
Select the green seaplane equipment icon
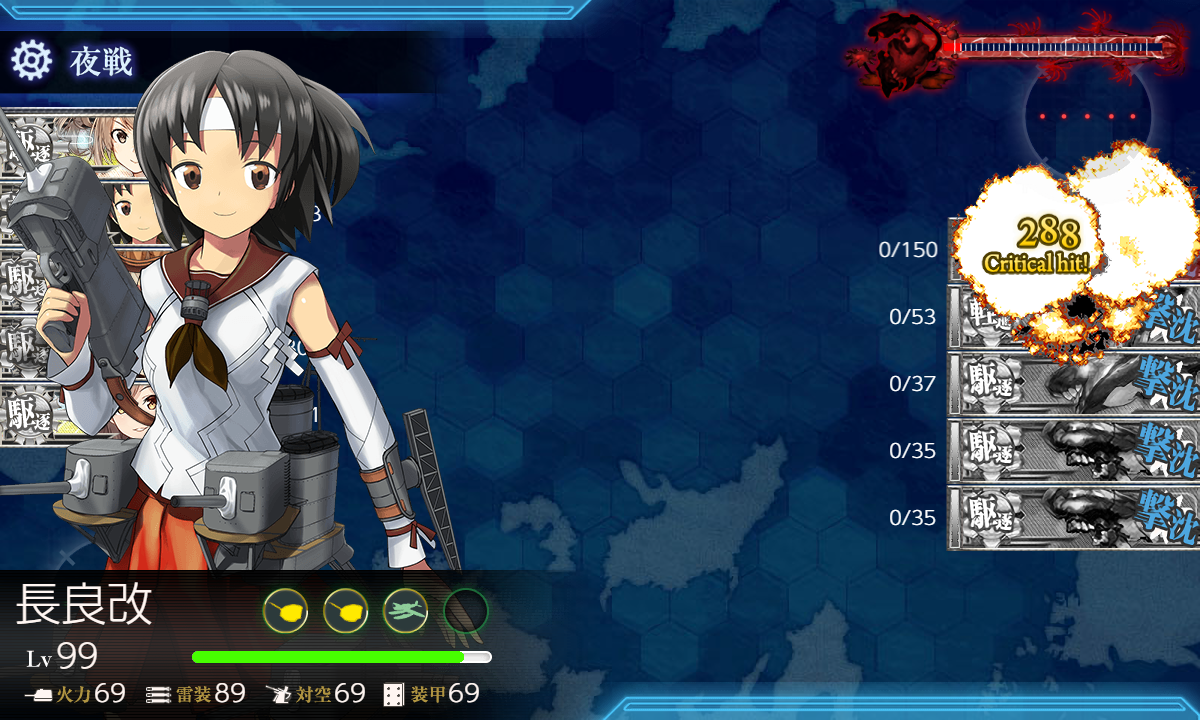pos(405,609)
